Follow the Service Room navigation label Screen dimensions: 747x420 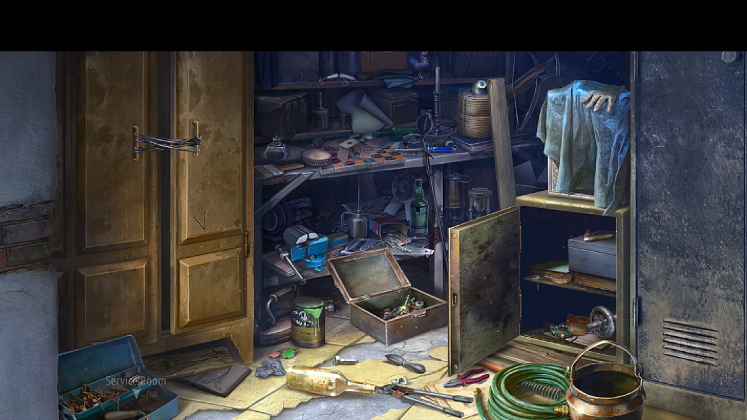coord(136,381)
